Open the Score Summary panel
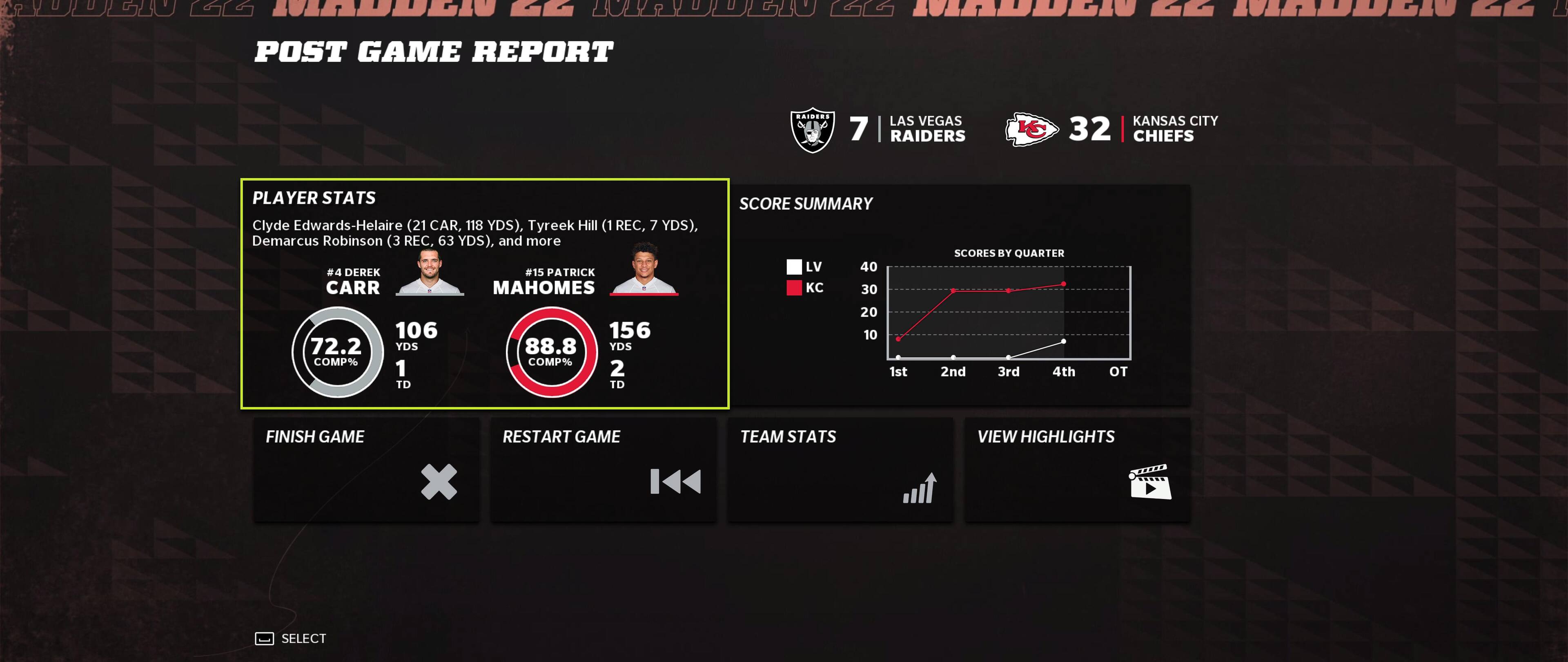The image size is (1568, 662). point(960,295)
